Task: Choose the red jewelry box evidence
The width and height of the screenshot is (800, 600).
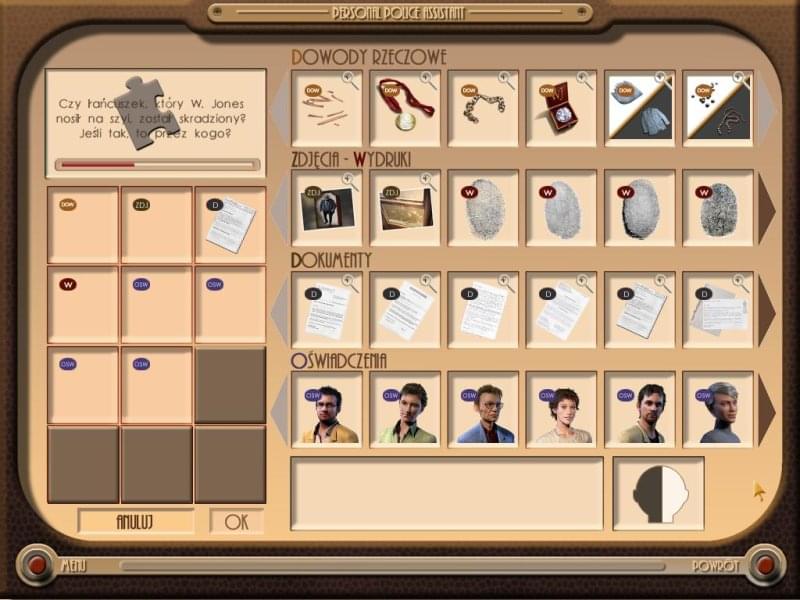Action: (x=561, y=108)
